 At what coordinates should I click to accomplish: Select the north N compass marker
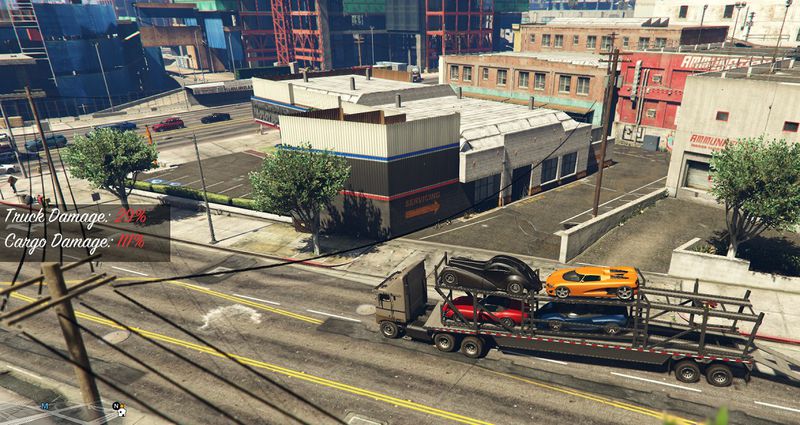point(117,407)
